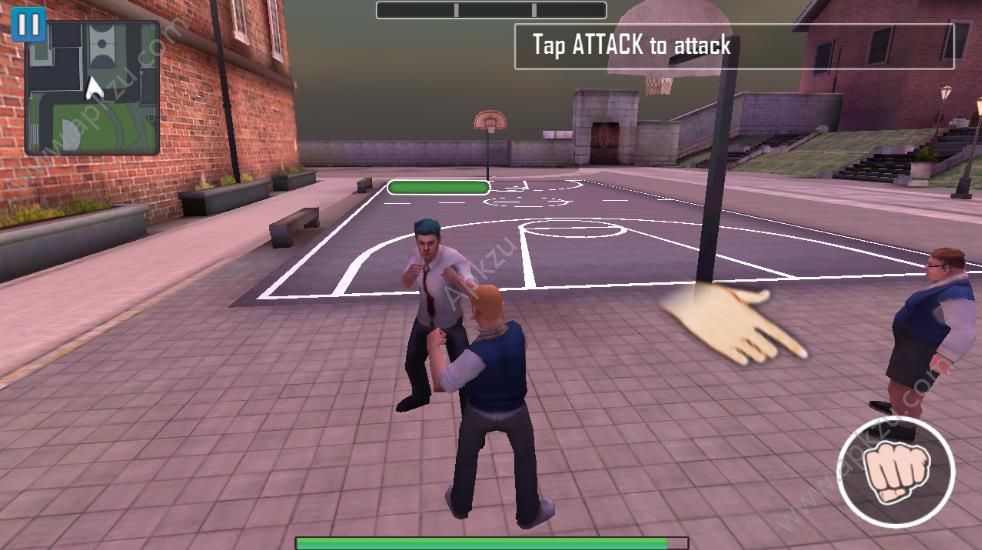Pause the game with the pause button
Screen dimensions: 982x550
[x=28, y=25]
